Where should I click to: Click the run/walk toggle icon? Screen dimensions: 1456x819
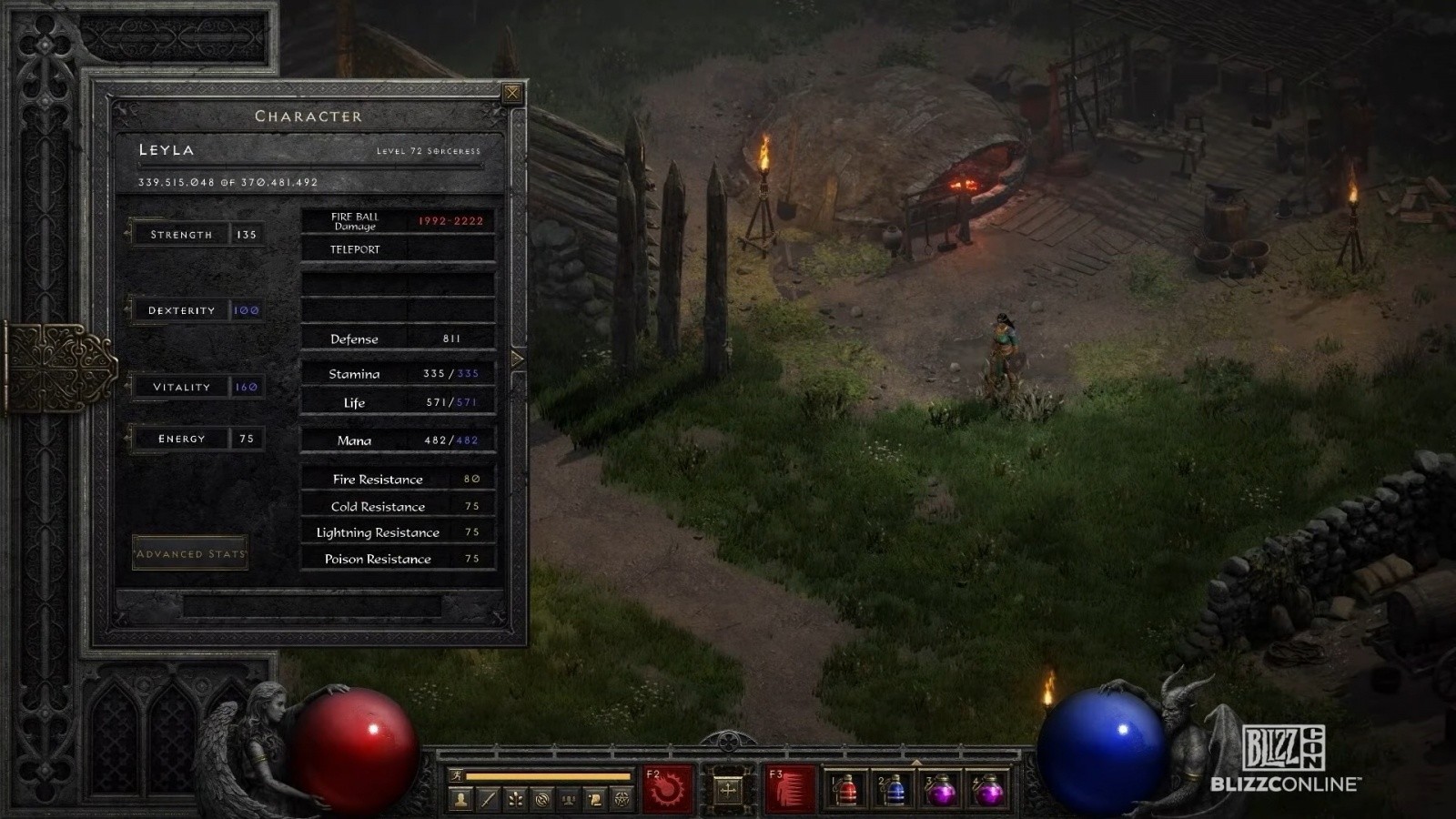(457, 775)
